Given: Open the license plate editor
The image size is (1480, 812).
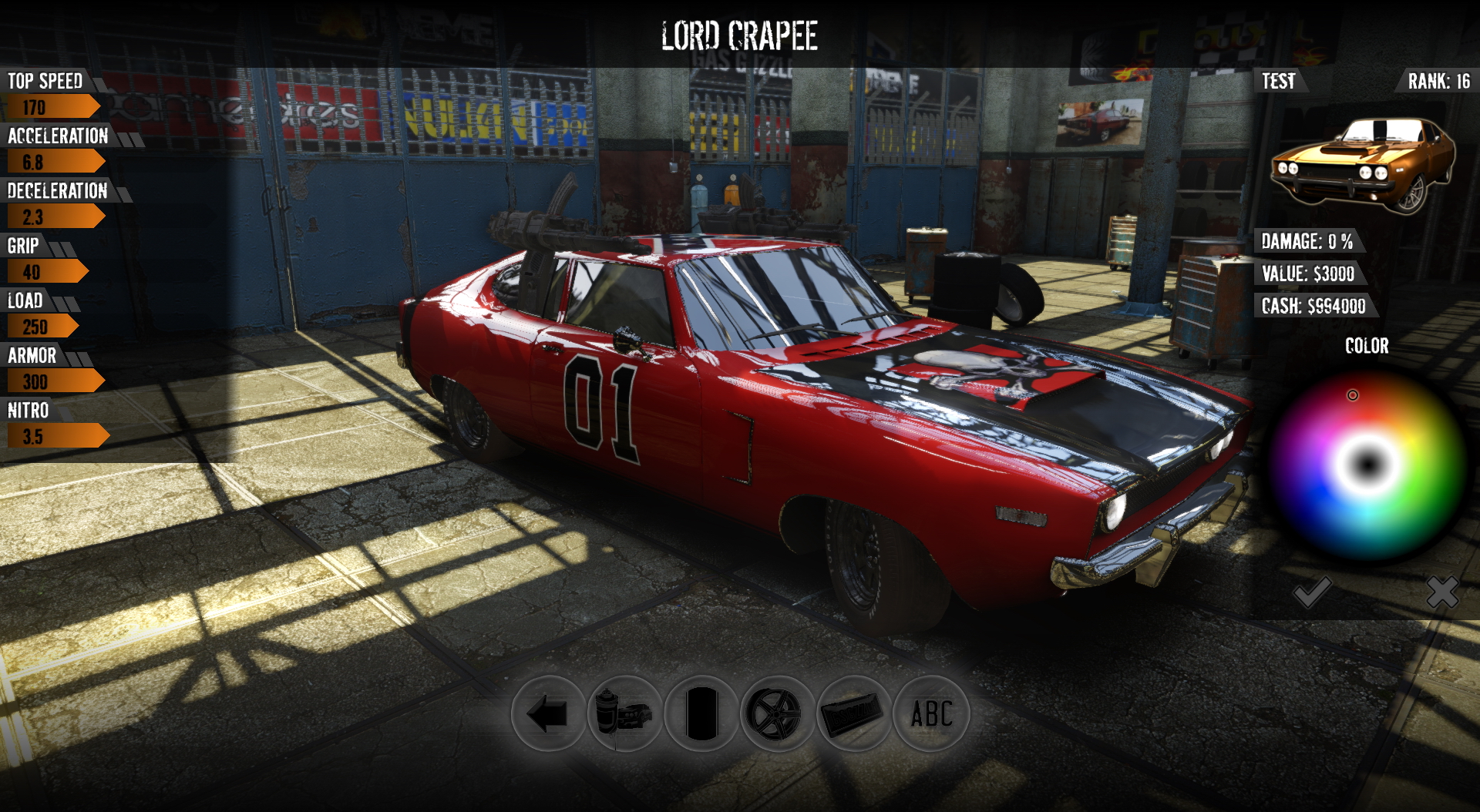Looking at the screenshot, I should pos(853,713).
